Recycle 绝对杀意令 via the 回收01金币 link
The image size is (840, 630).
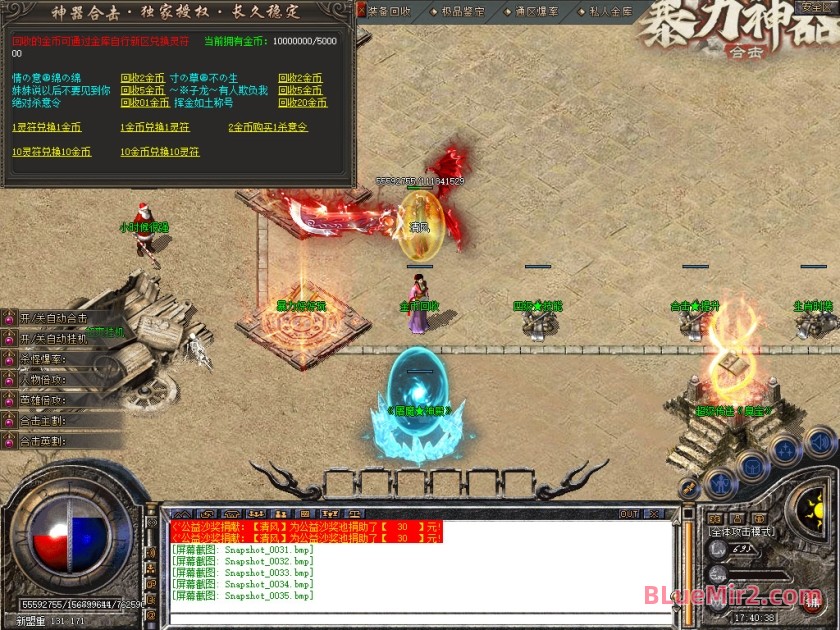tap(145, 103)
